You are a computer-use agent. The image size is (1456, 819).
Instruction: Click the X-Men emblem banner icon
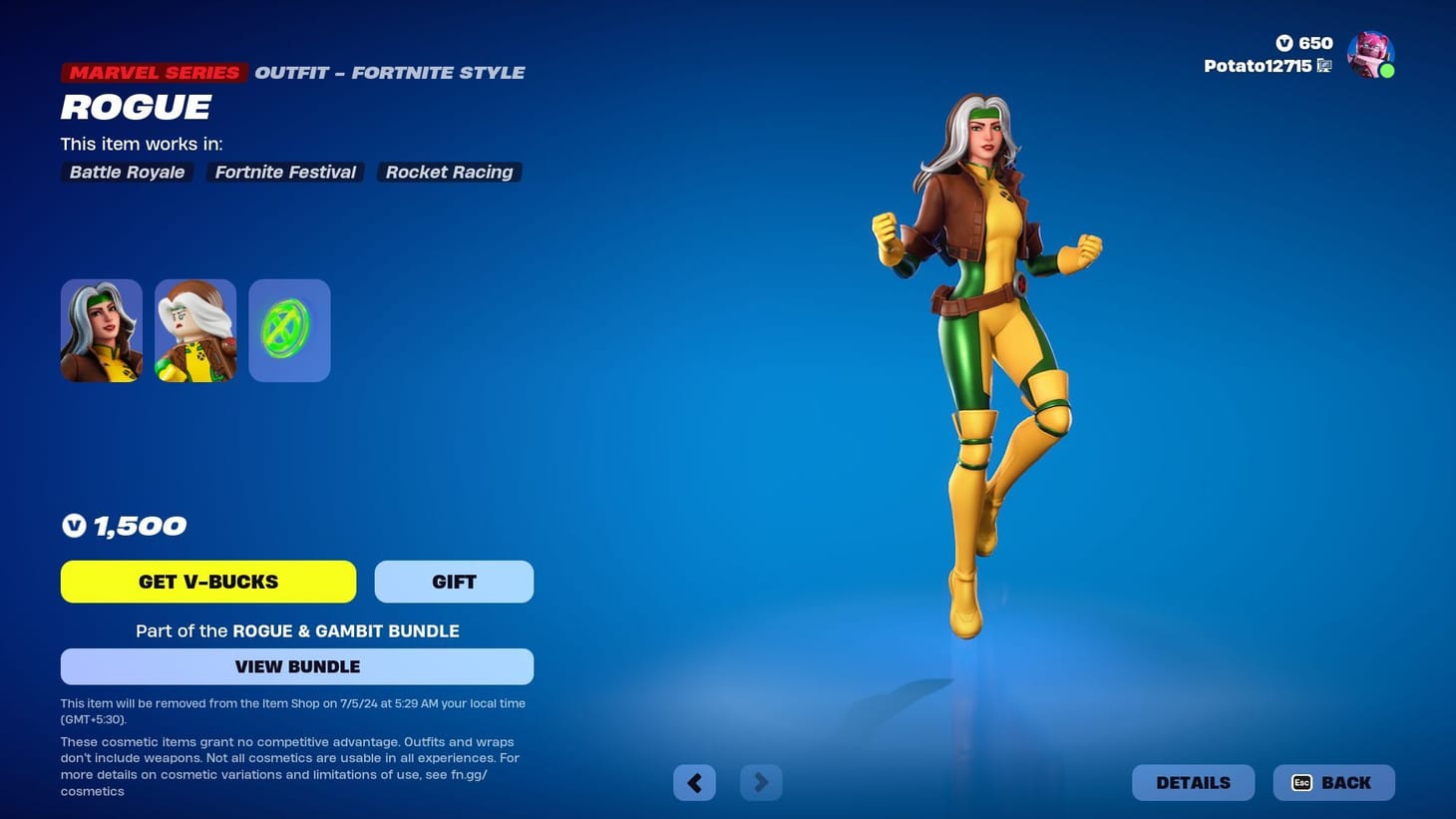288,329
